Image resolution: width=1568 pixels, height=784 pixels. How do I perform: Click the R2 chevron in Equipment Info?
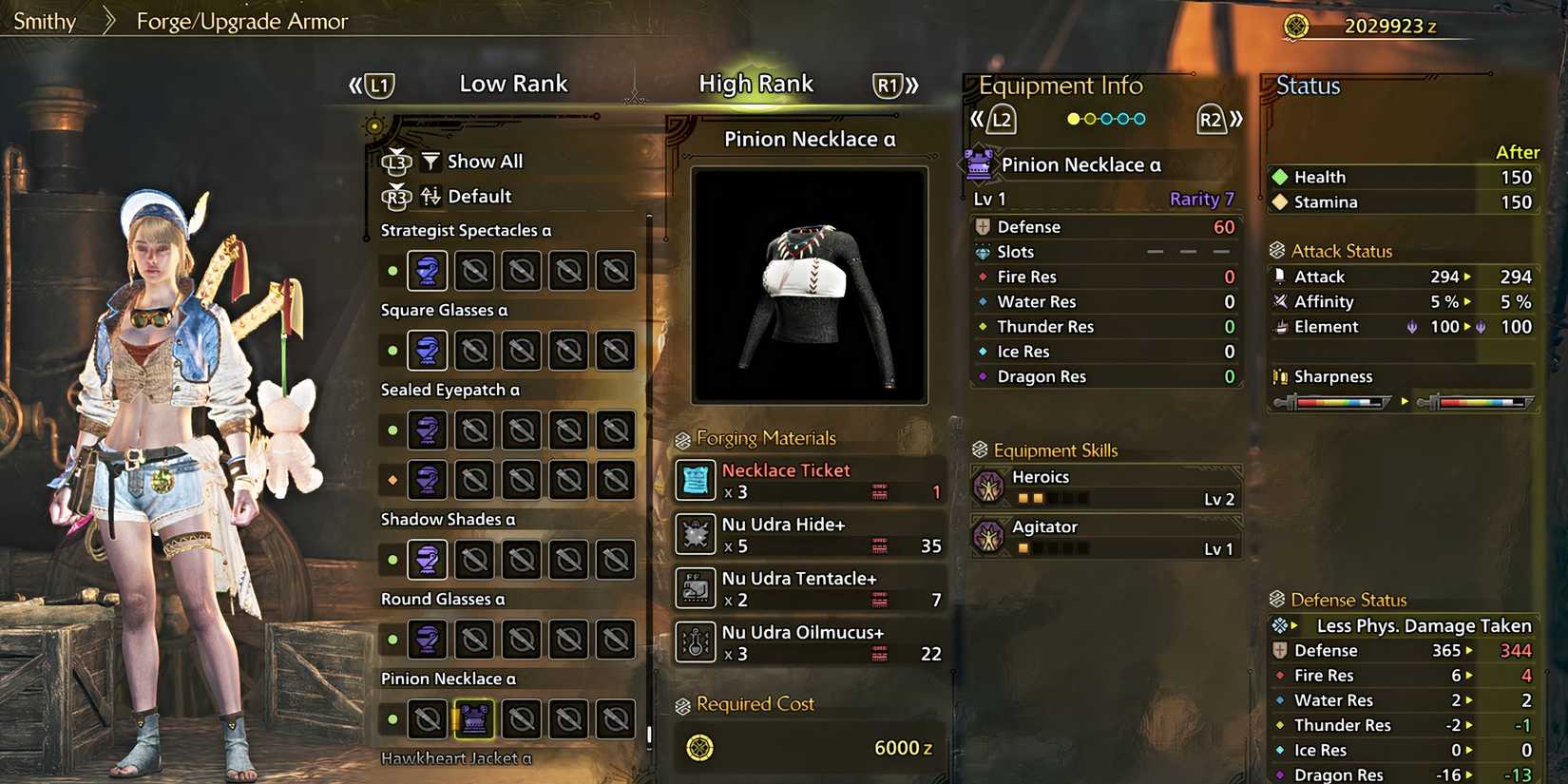[1213, 119]
